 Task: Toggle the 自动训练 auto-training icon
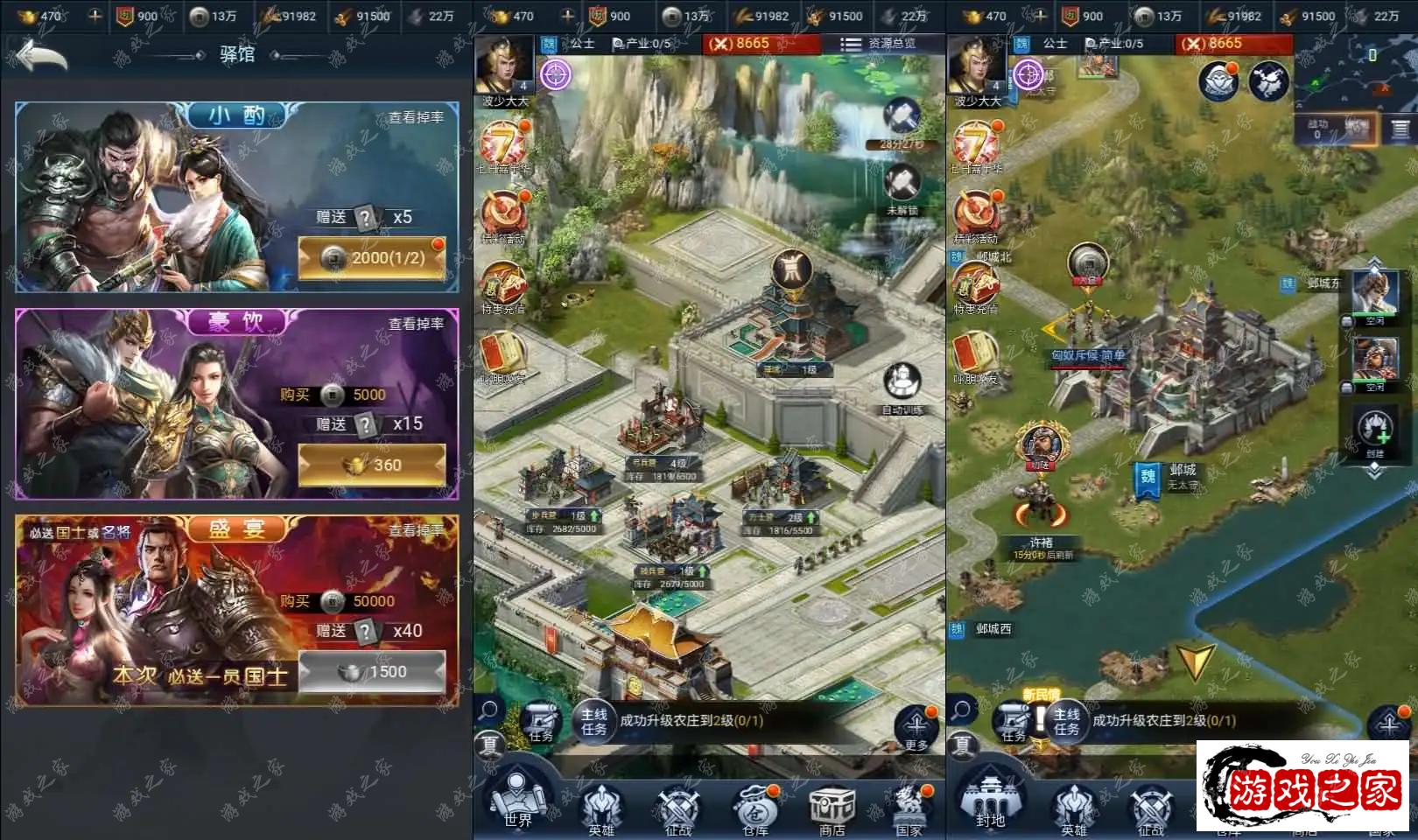coord(902,387)
